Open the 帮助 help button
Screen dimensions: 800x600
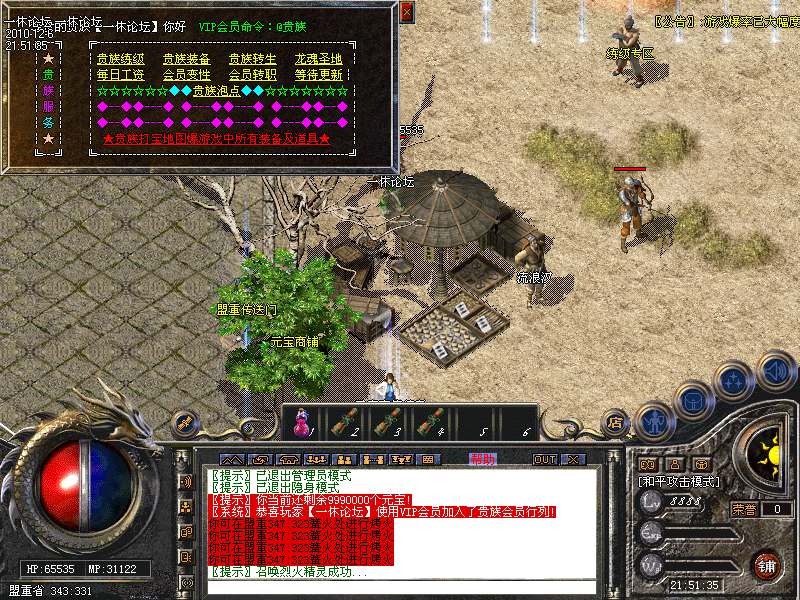(482, 459)
